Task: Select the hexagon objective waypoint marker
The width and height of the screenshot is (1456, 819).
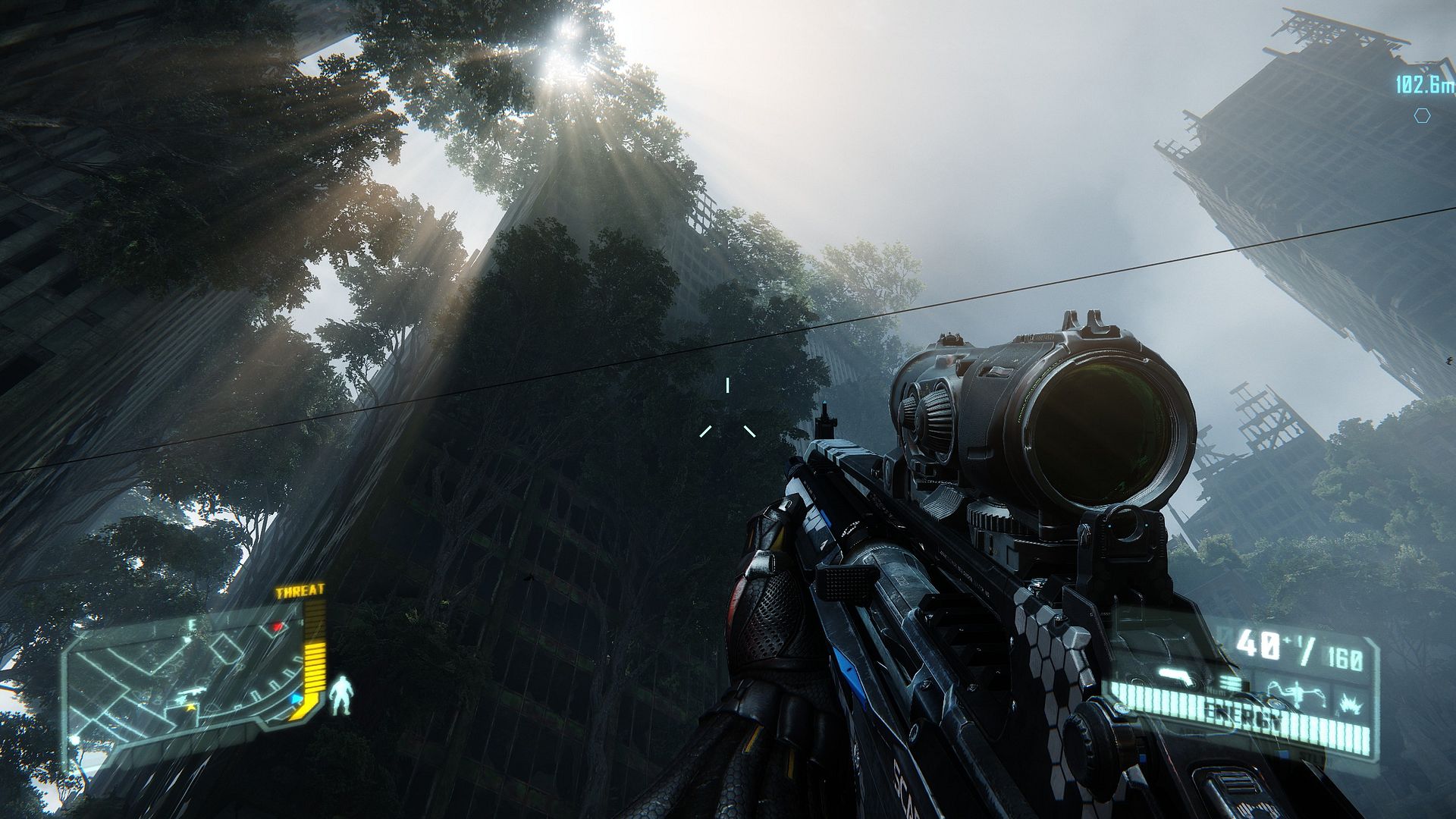Action: (x=1422, y=115)
